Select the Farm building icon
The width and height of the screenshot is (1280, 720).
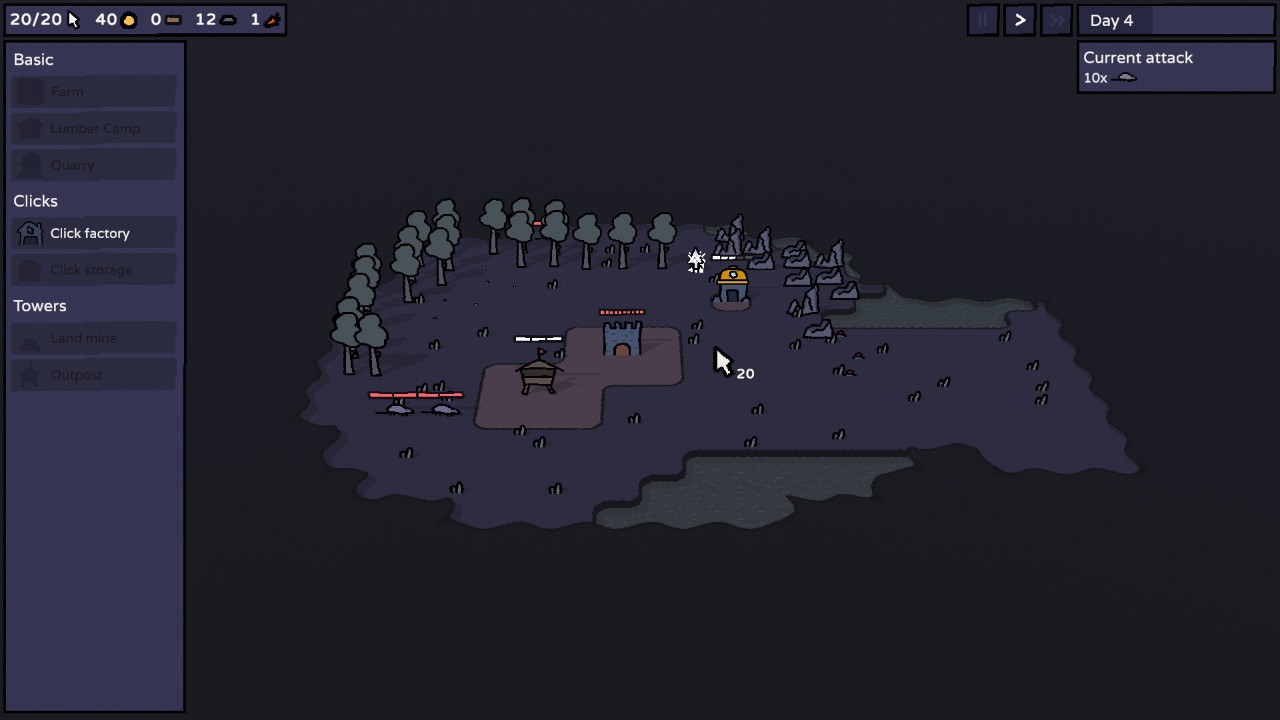29,91
